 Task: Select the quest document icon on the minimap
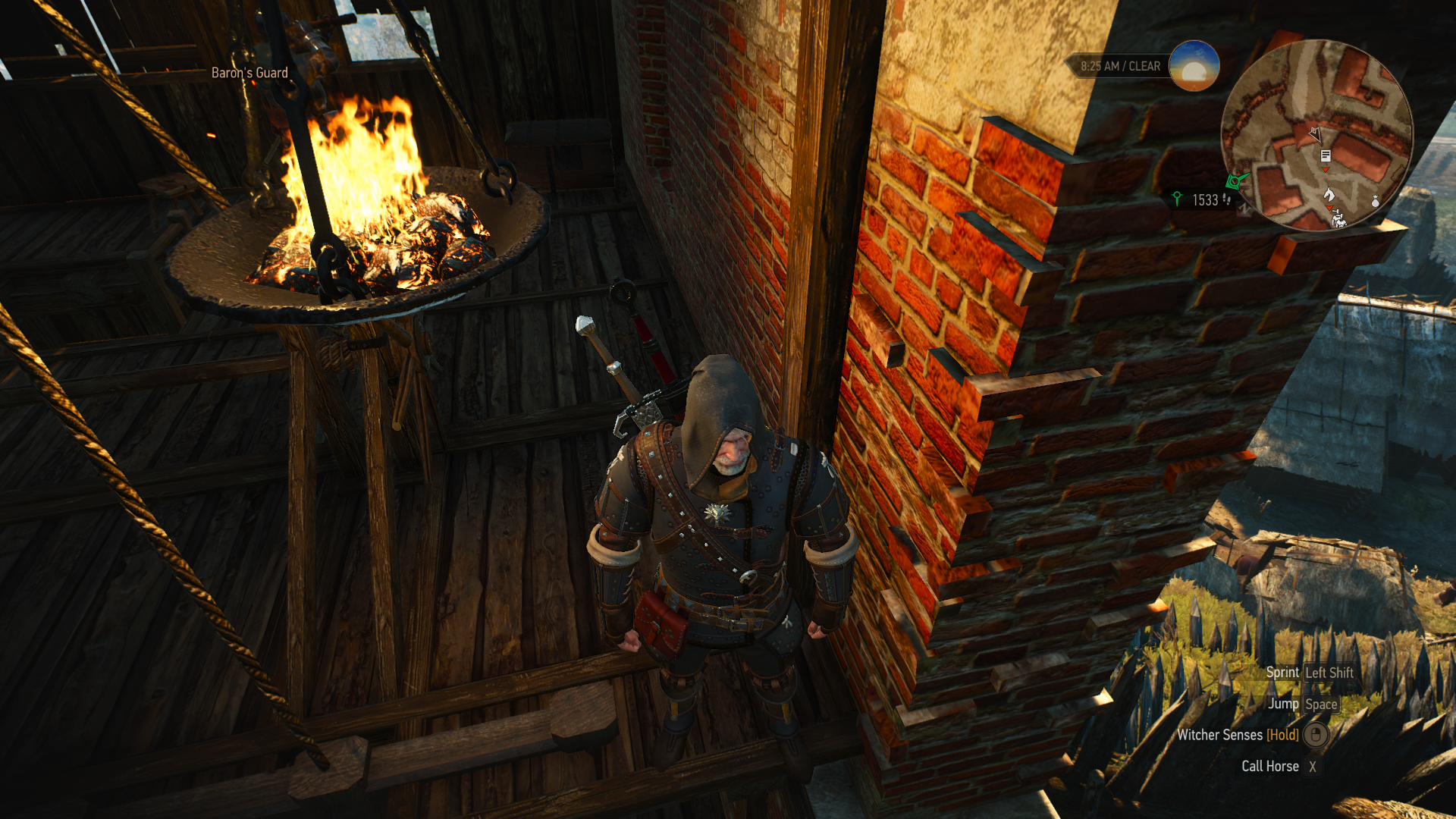(x=1326, y=156)
